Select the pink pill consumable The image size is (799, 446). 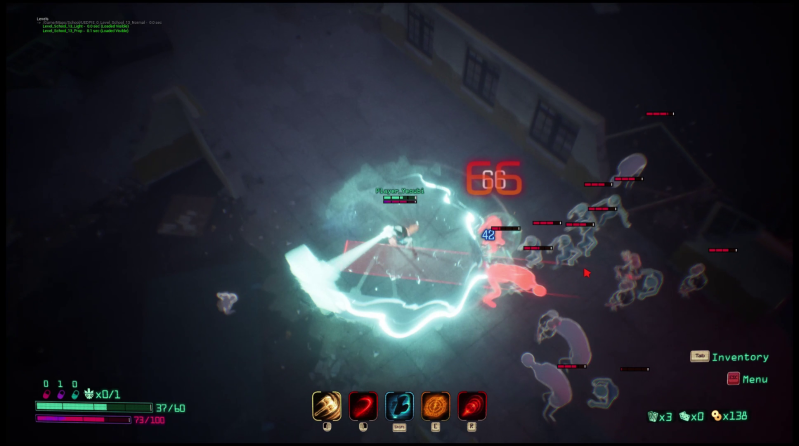tap(46, 394)
